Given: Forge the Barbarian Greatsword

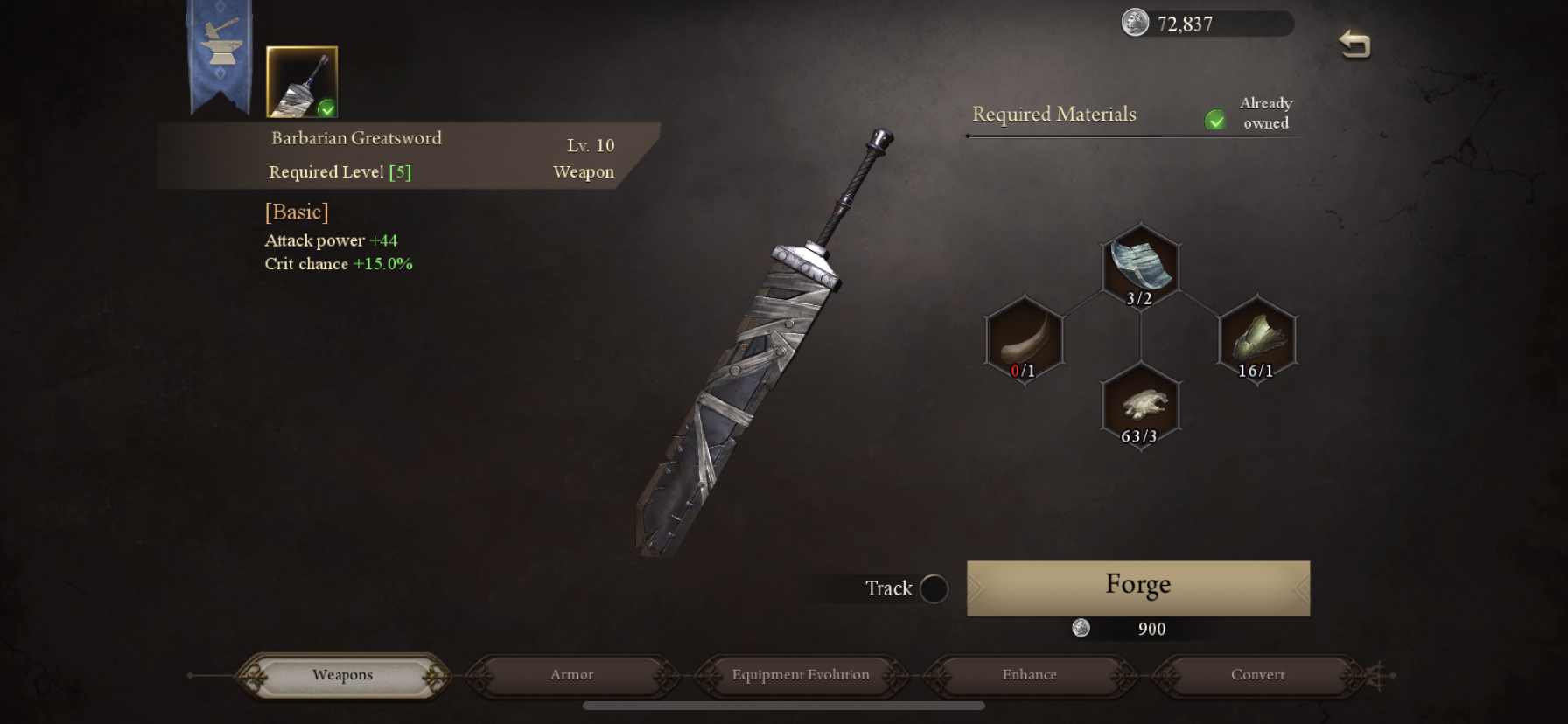Looking at the screenshot, I should click(x=1137, y=588).
